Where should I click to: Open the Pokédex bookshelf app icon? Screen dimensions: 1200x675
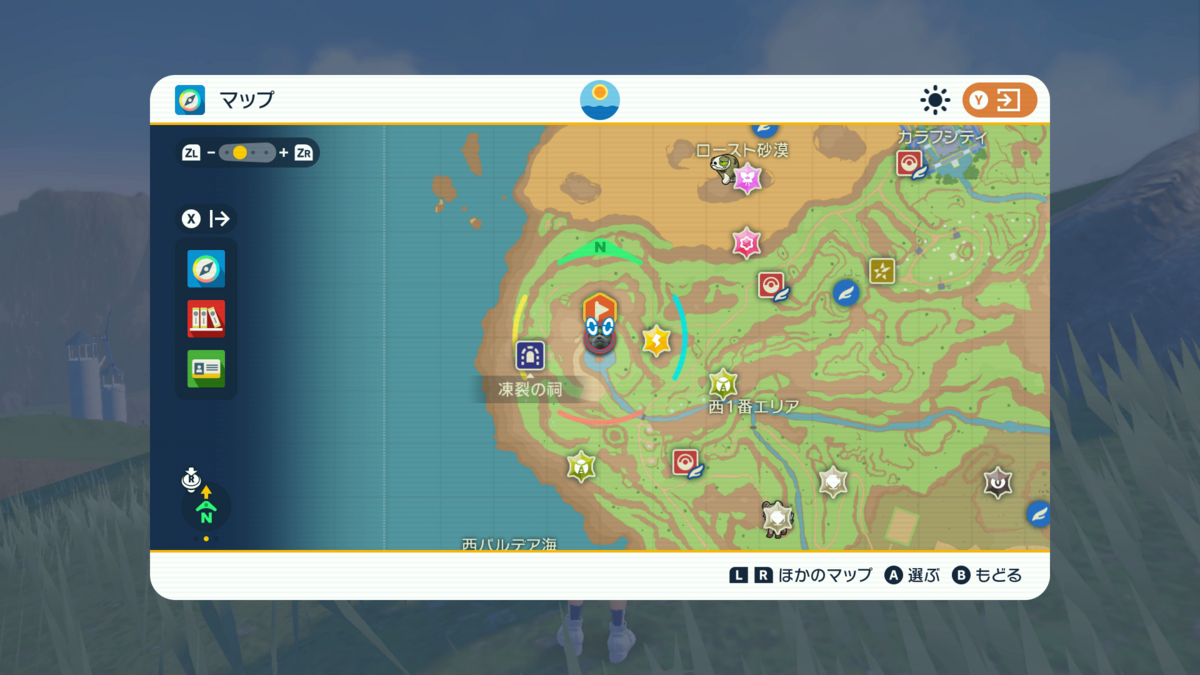click(x=206, y=319)
